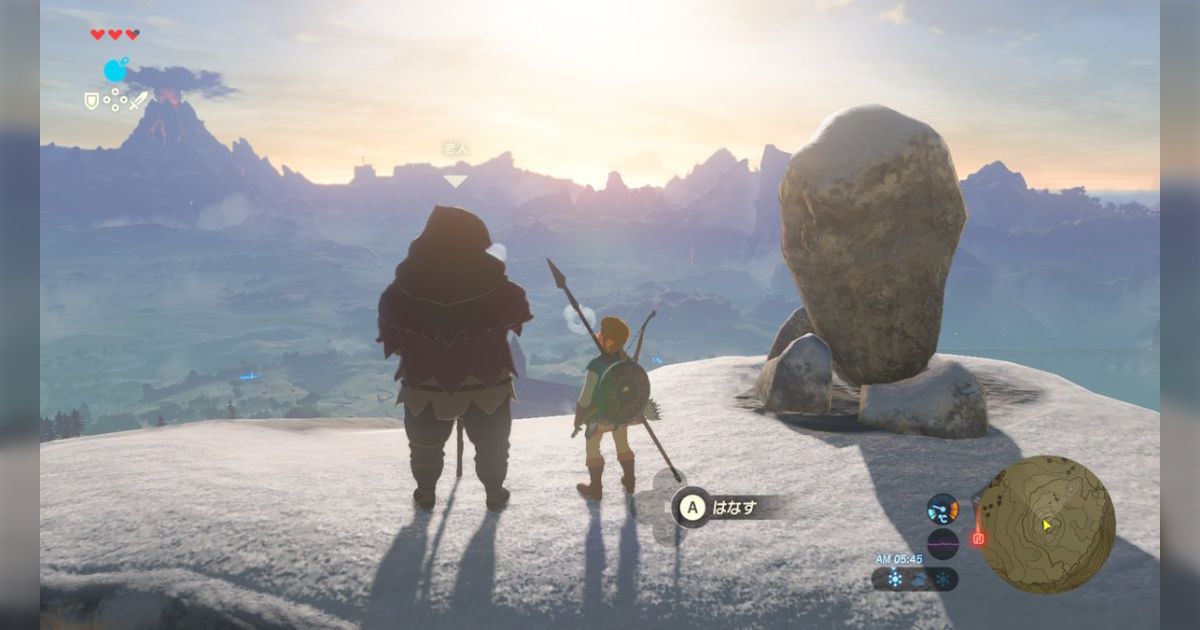Select the blue remote bomb rune icon
The height and width of the screenshot is (630, 1200).
pos(116,70)
